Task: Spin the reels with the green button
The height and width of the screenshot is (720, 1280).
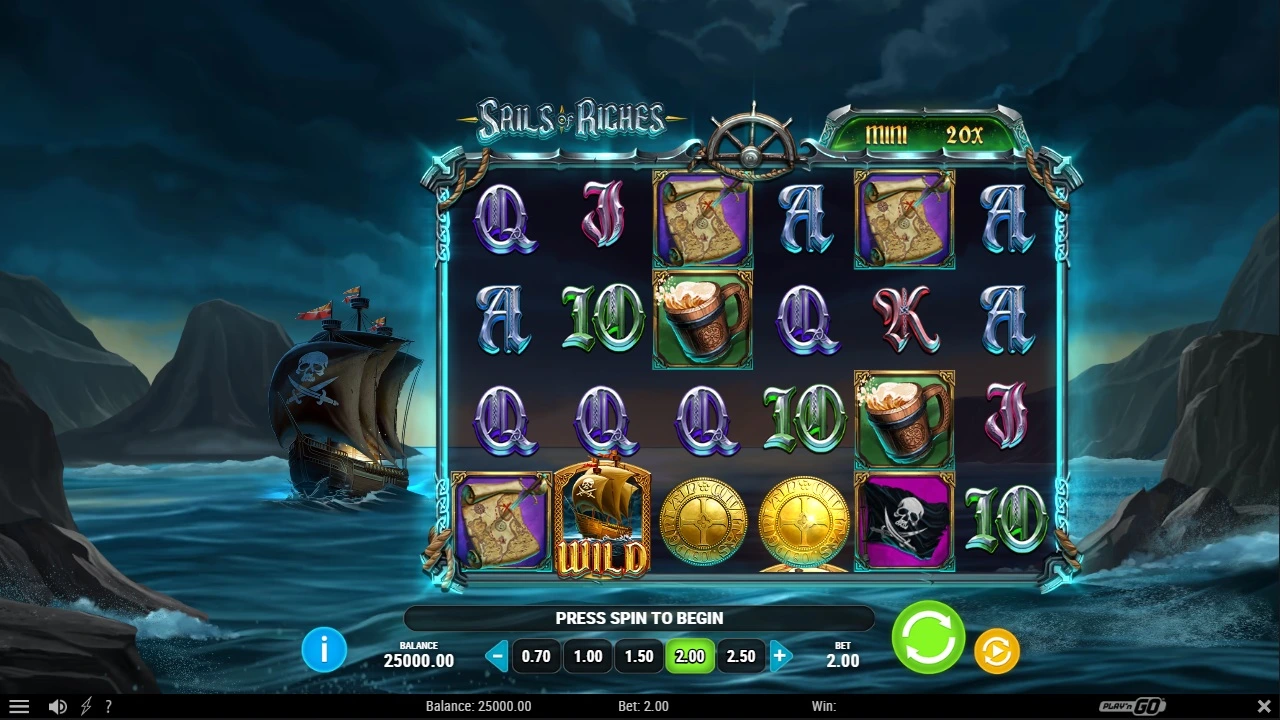Action: (928, 638)
